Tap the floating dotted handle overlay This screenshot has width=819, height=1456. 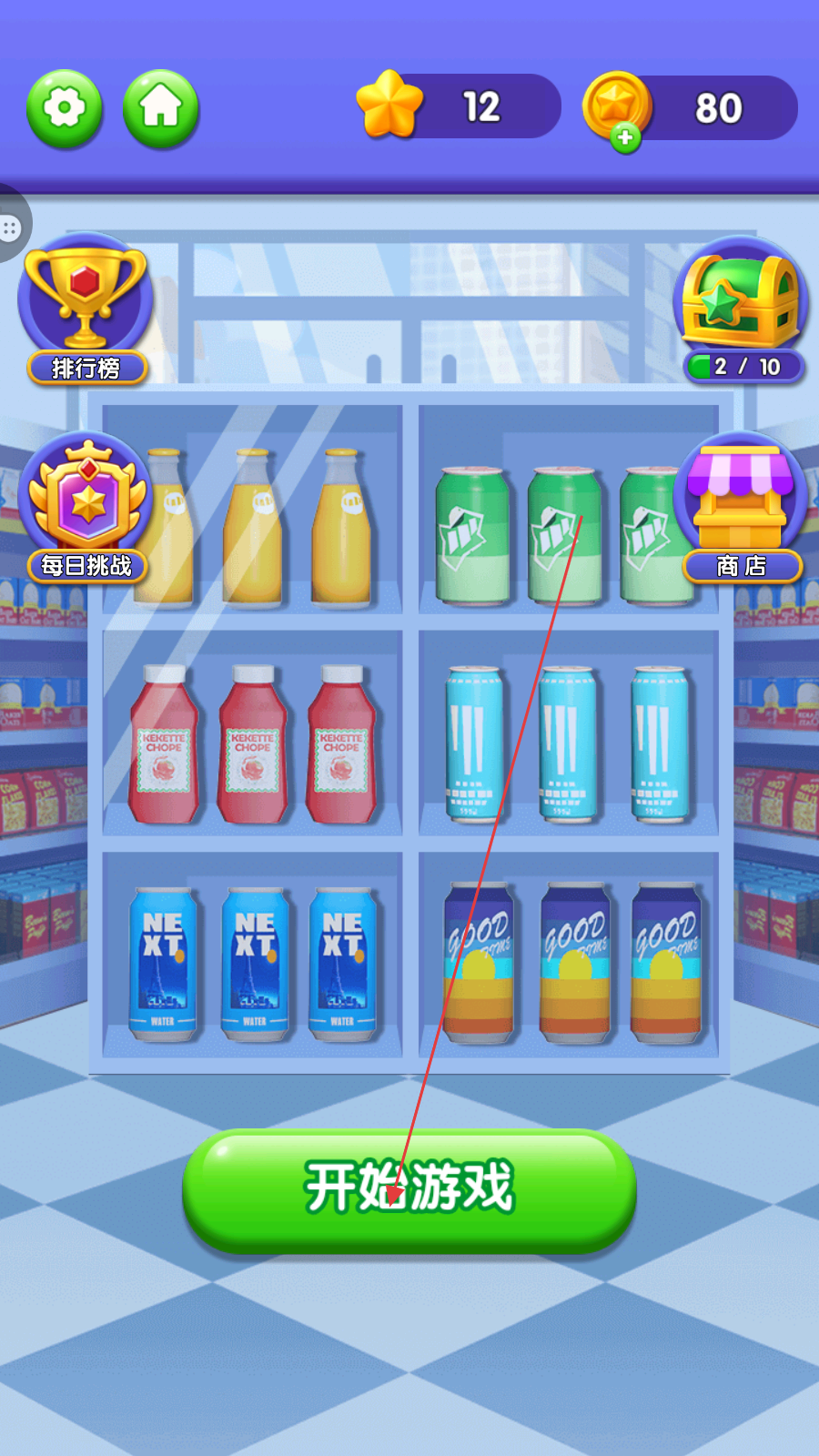(x=11, y=227)
